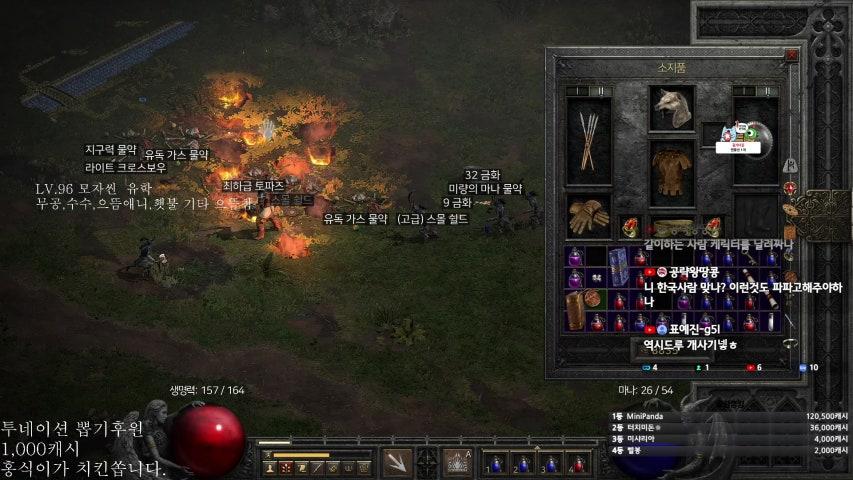The height and width of the screenshot is (480, 853).
Task: Click the red life orb
Action: pos(208,440)
